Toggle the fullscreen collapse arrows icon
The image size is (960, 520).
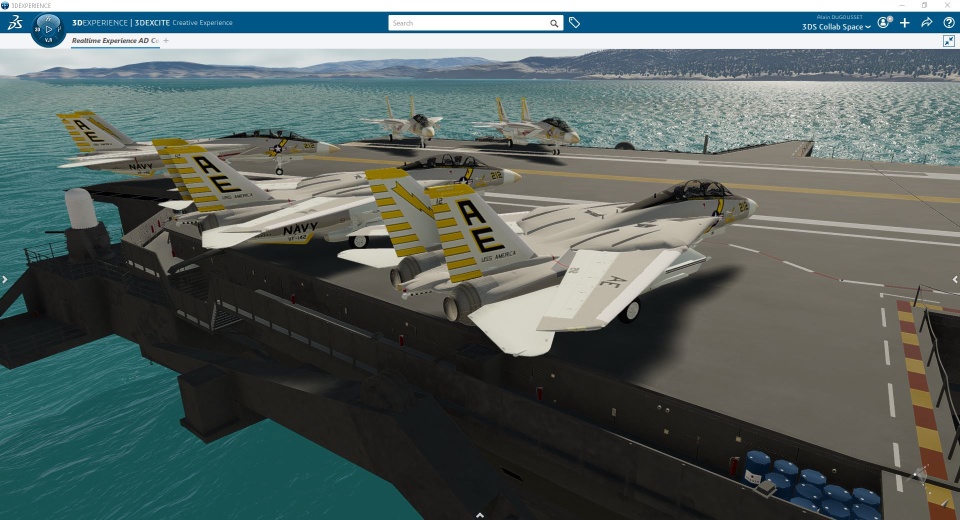click(948, 41)
